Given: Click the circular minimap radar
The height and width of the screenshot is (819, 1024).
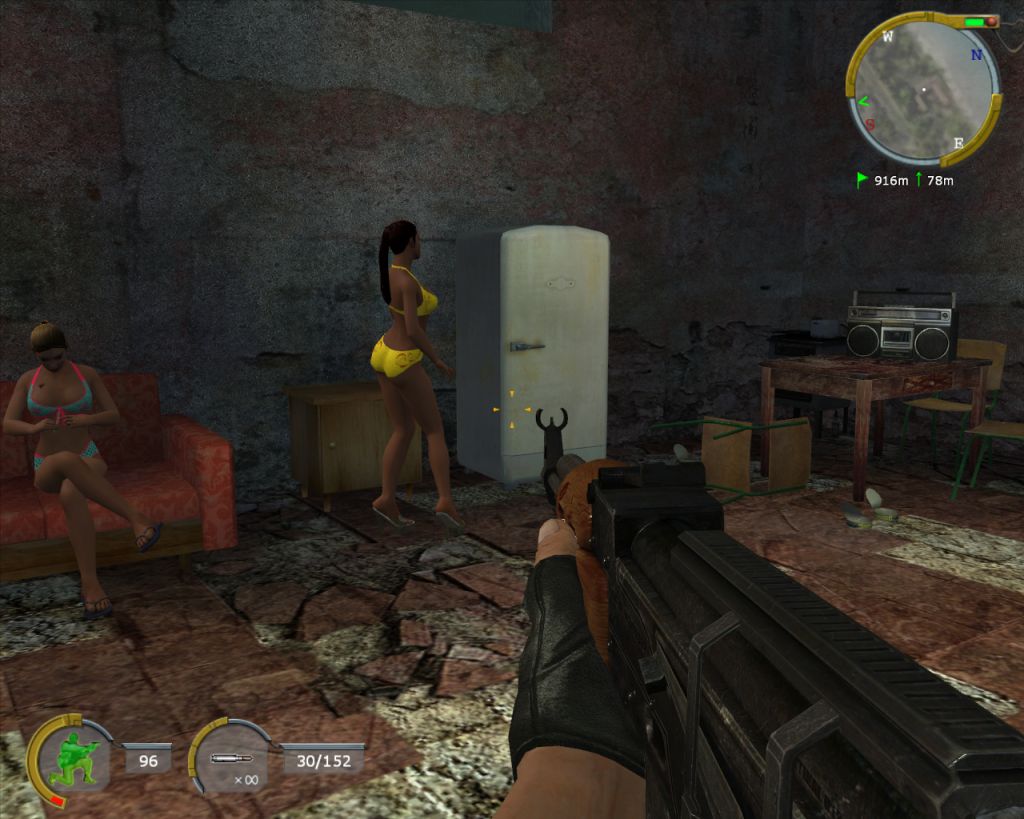Looking at the screenshot, I should 922,90.
